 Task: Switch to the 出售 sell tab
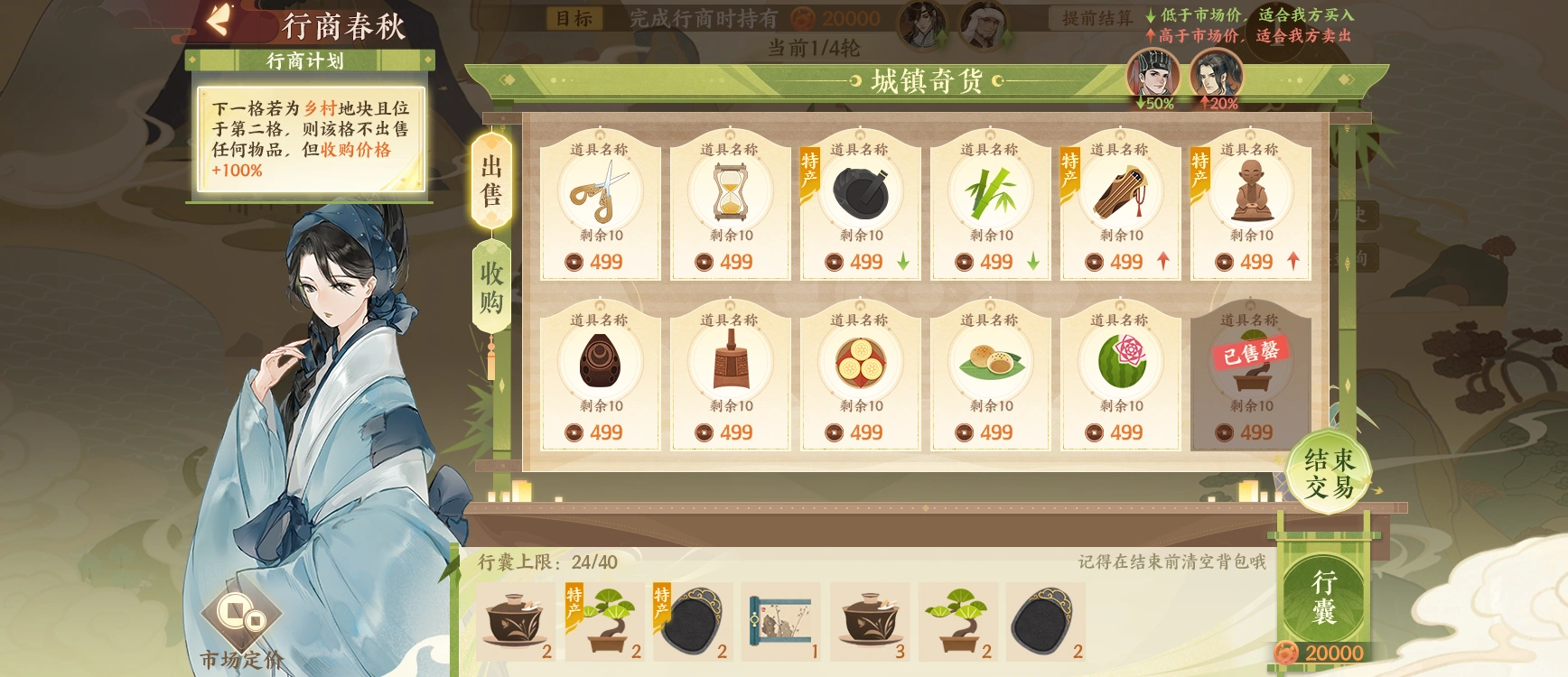pyautogui.click(x=491, y=181)
